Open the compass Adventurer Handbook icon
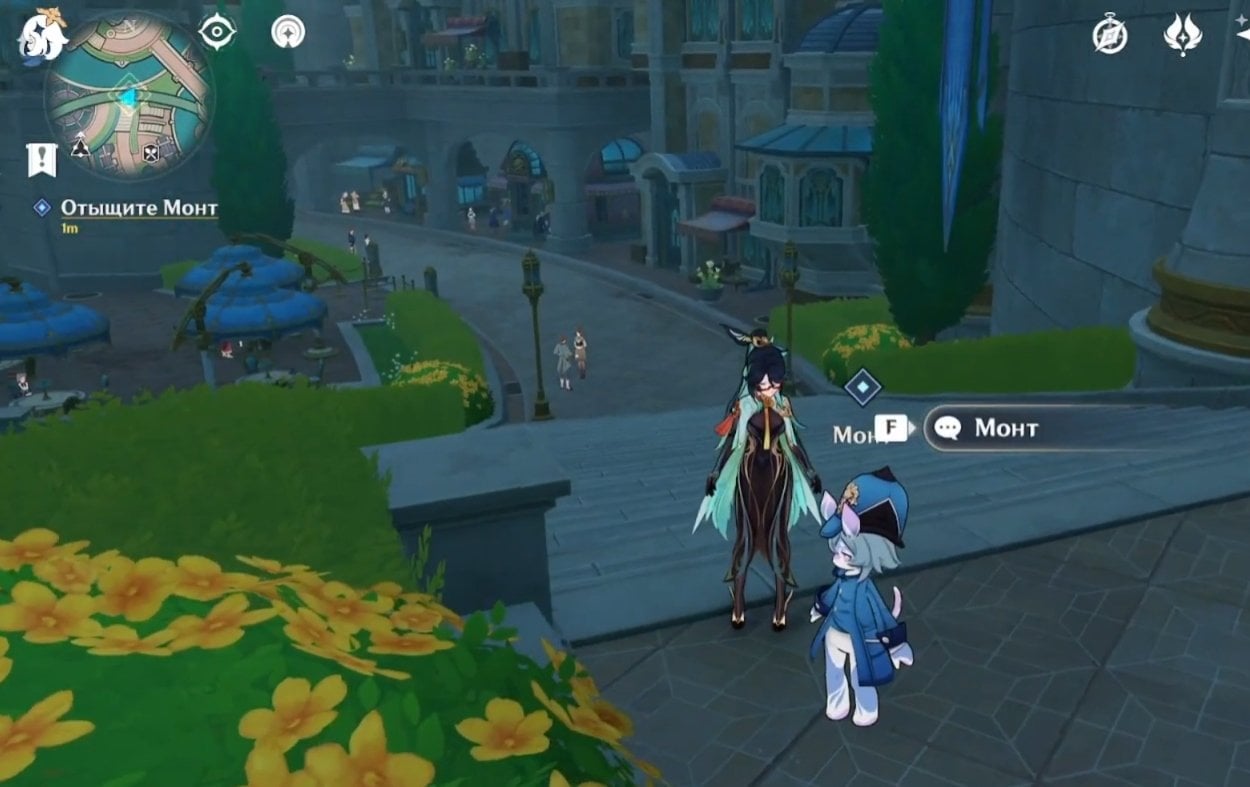 [1110, 35]
